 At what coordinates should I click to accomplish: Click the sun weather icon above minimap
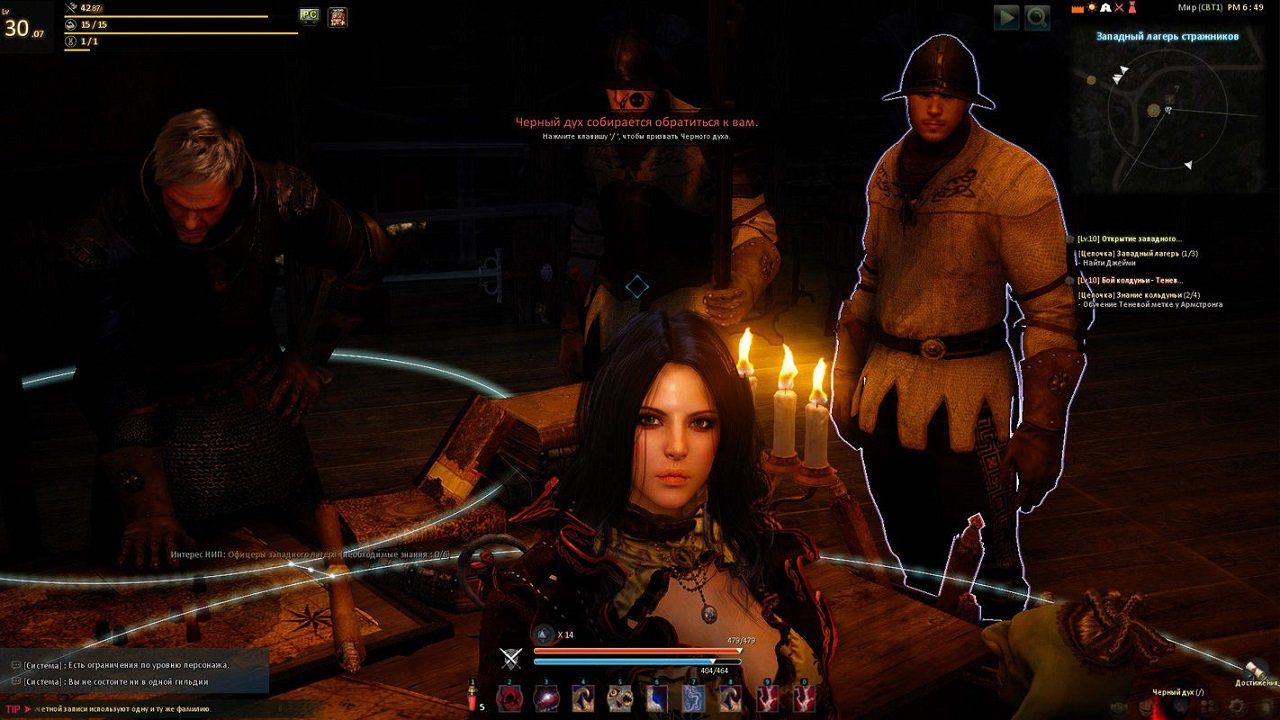tap(1091, 8)
